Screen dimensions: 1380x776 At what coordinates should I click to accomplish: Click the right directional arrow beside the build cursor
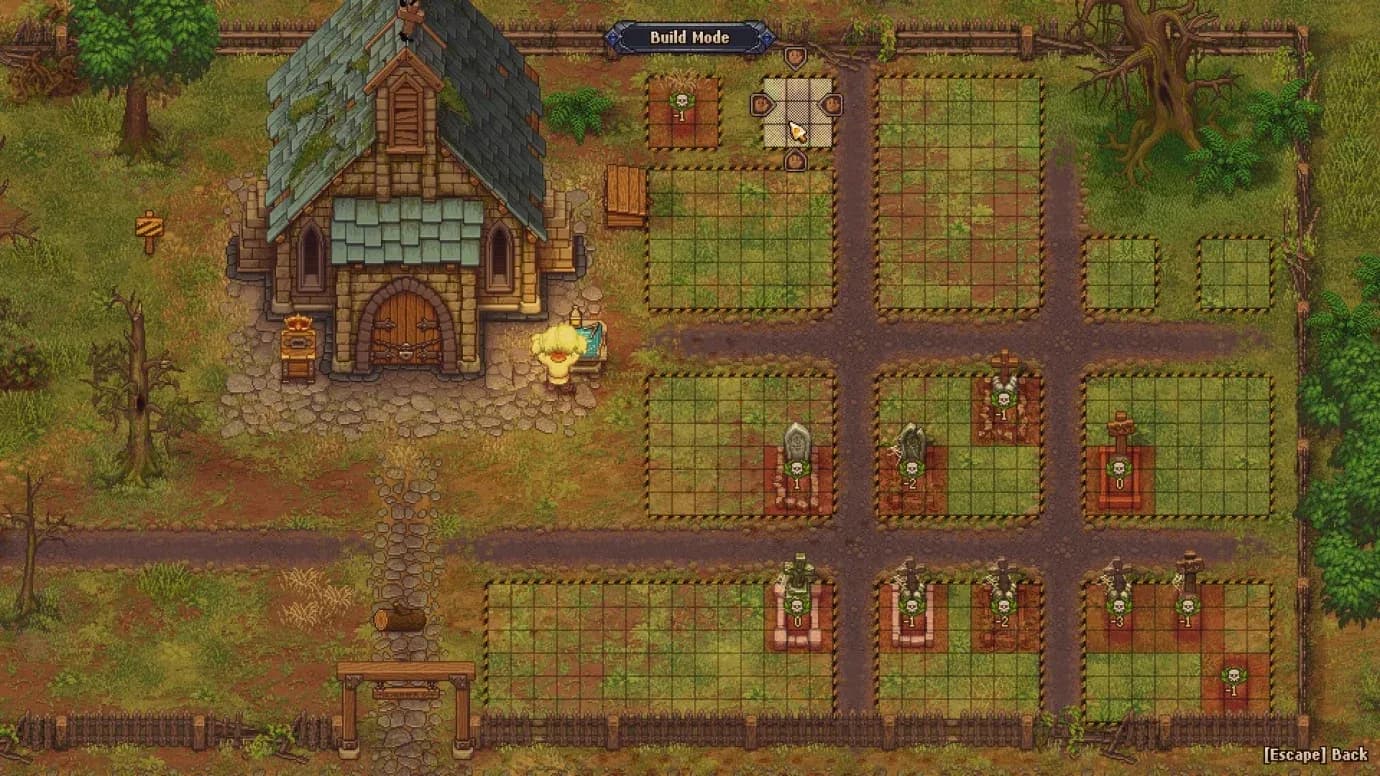[x=831, y=103]
